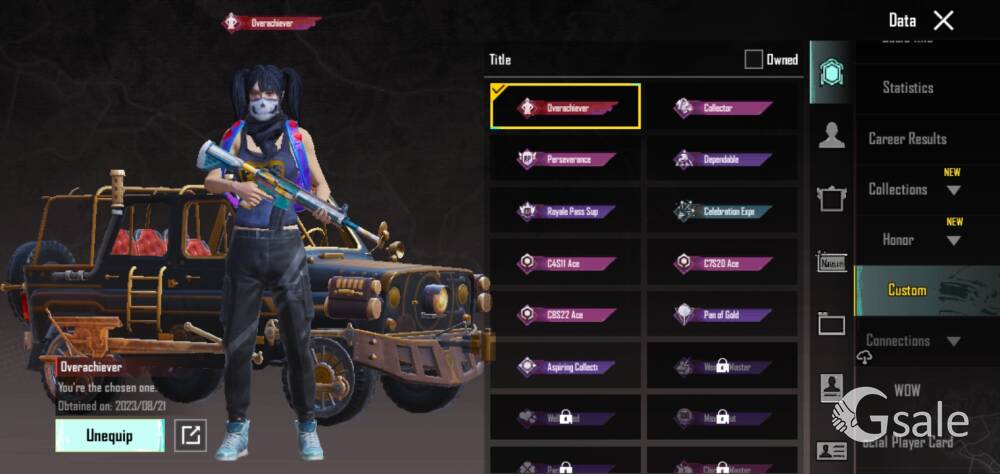Tap the share icon beside Unequip

[x=190, y=435]
